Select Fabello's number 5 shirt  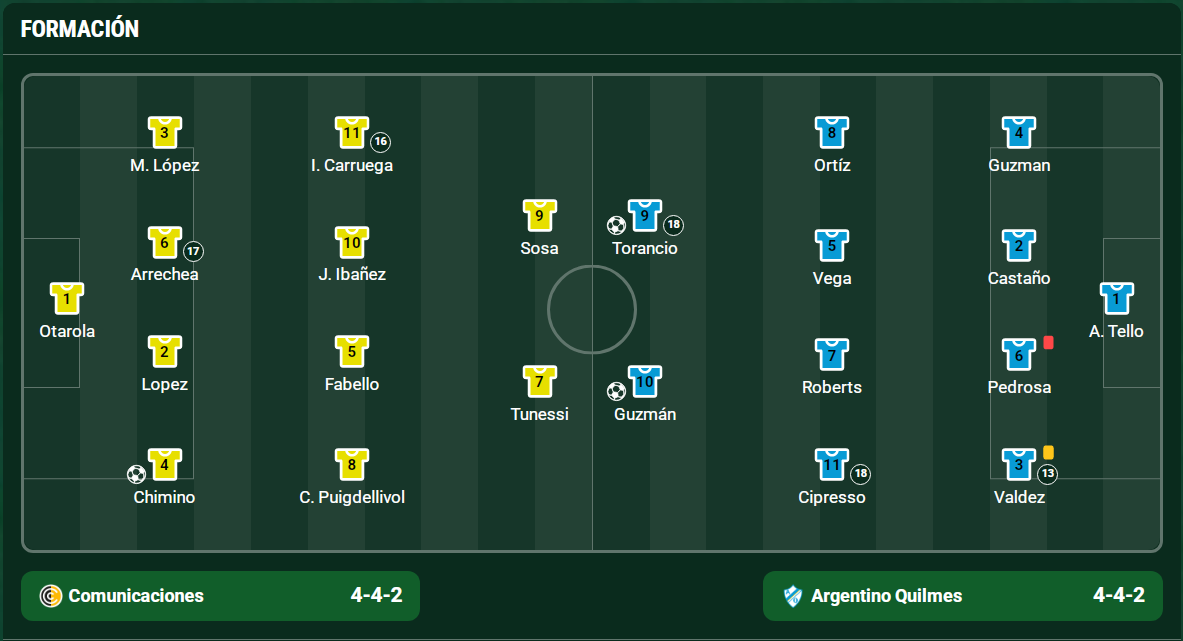click(x=352, y=352)
